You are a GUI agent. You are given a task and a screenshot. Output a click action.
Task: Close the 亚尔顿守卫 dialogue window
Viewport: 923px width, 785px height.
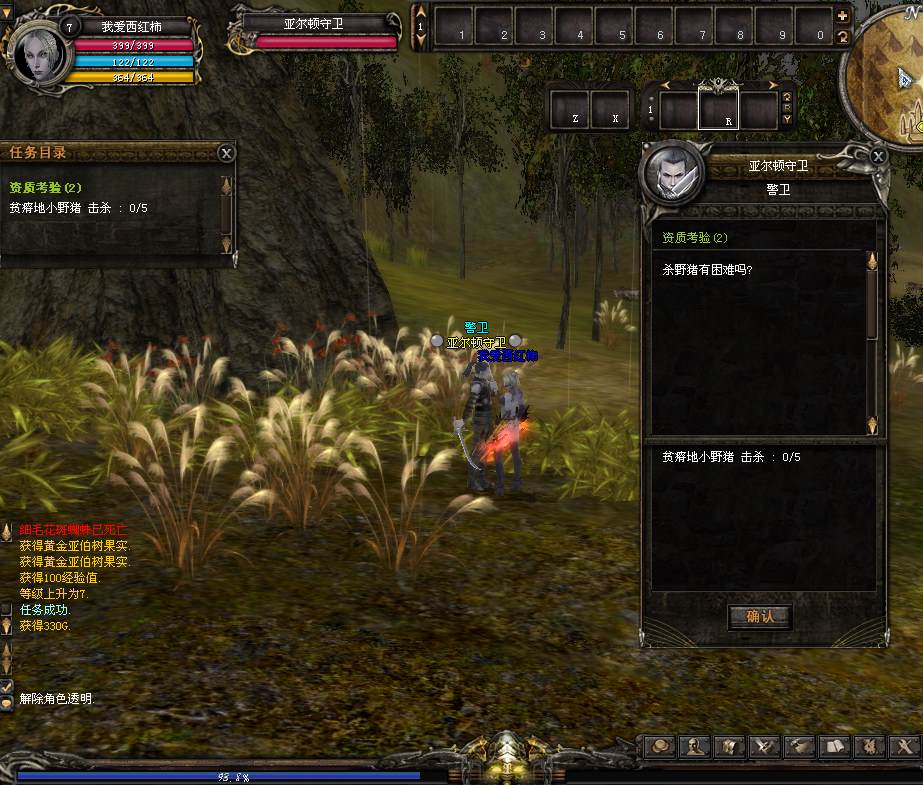point(878,156)
